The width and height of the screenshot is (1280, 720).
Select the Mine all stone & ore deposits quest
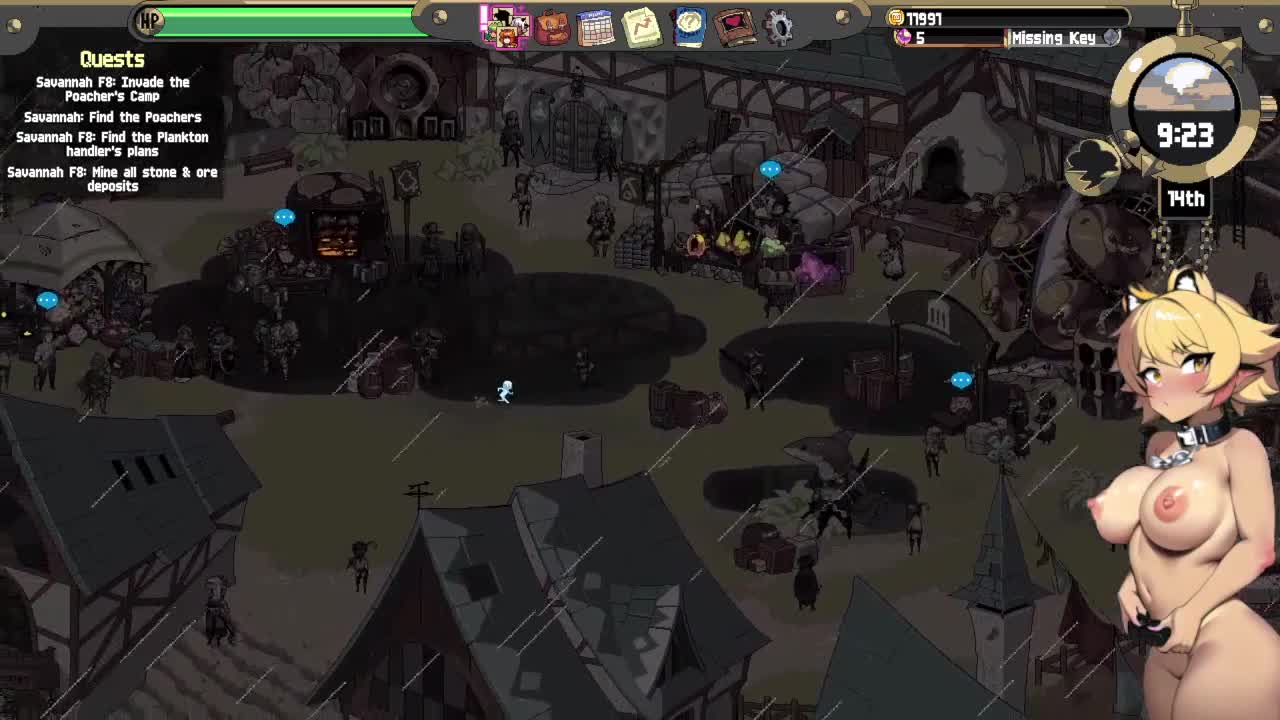113,179
